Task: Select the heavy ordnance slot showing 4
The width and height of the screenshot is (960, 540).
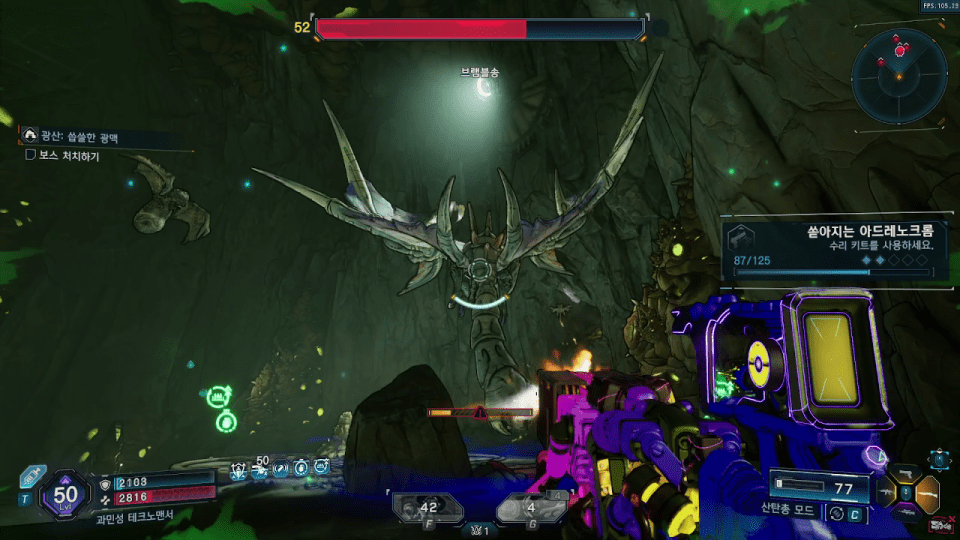Action: coord(530,508)
